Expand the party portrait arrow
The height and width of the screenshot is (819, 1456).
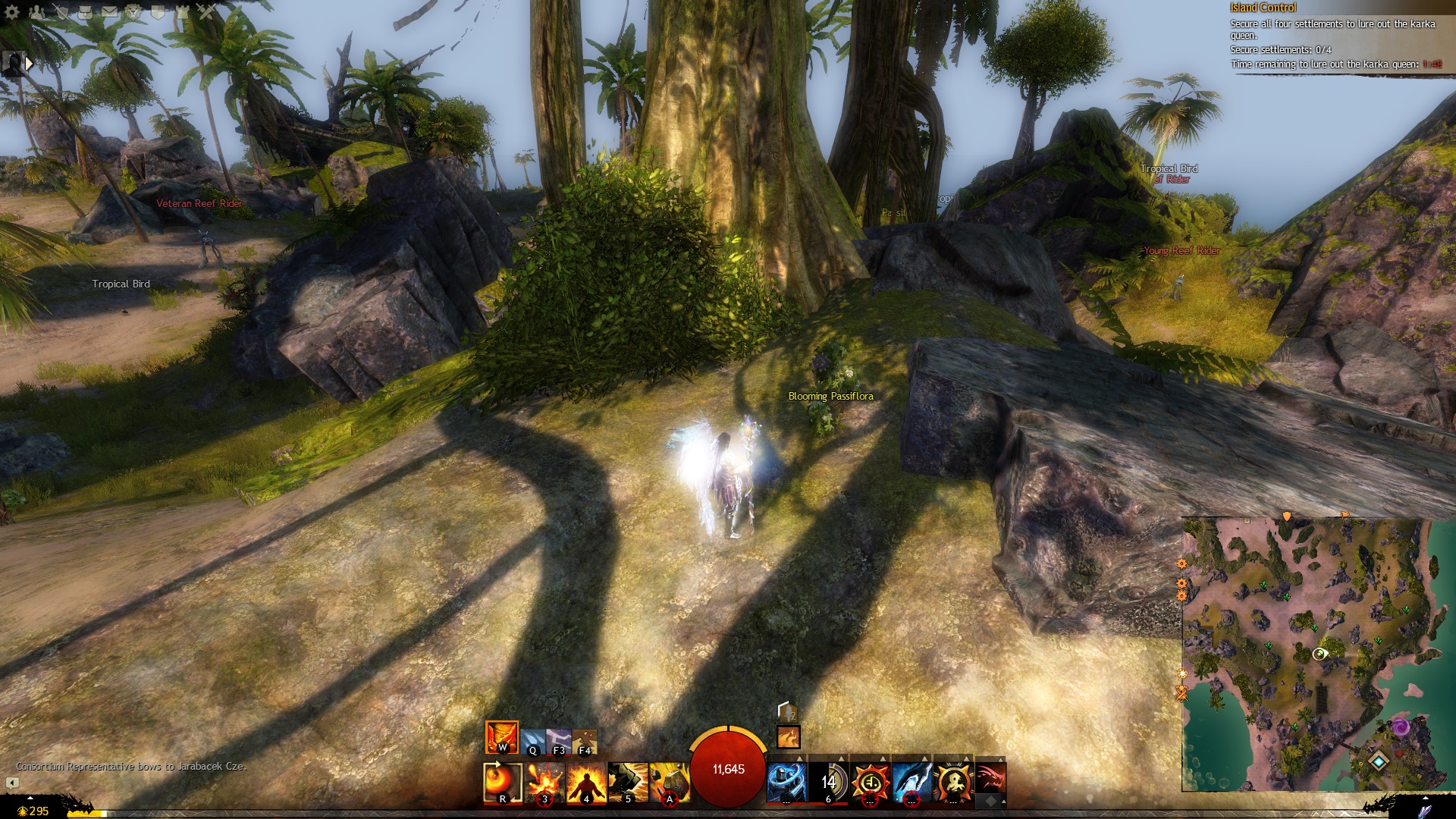coord(29,64)
